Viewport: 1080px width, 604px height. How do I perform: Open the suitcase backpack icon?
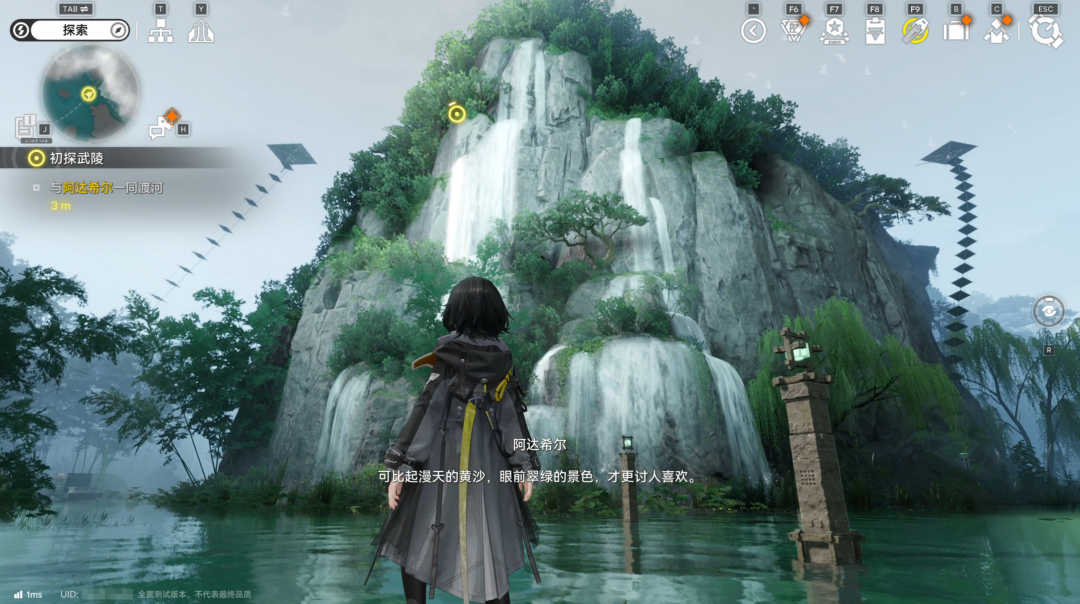click(956, 31)
